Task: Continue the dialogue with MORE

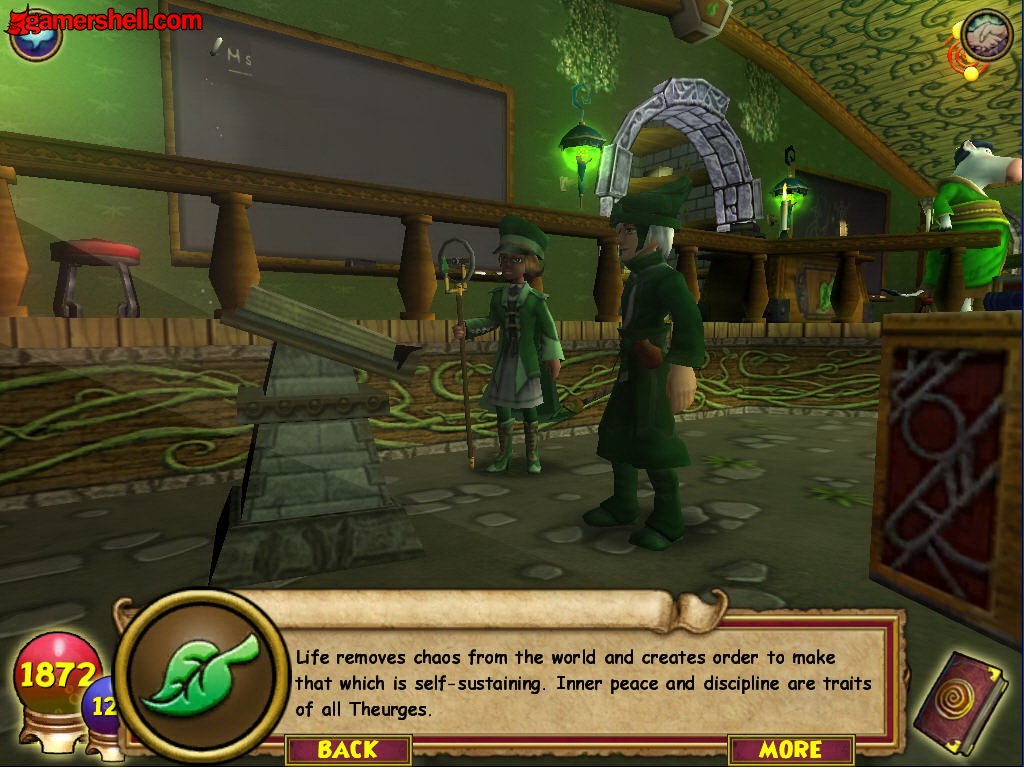Action: [x=790, y=749]
